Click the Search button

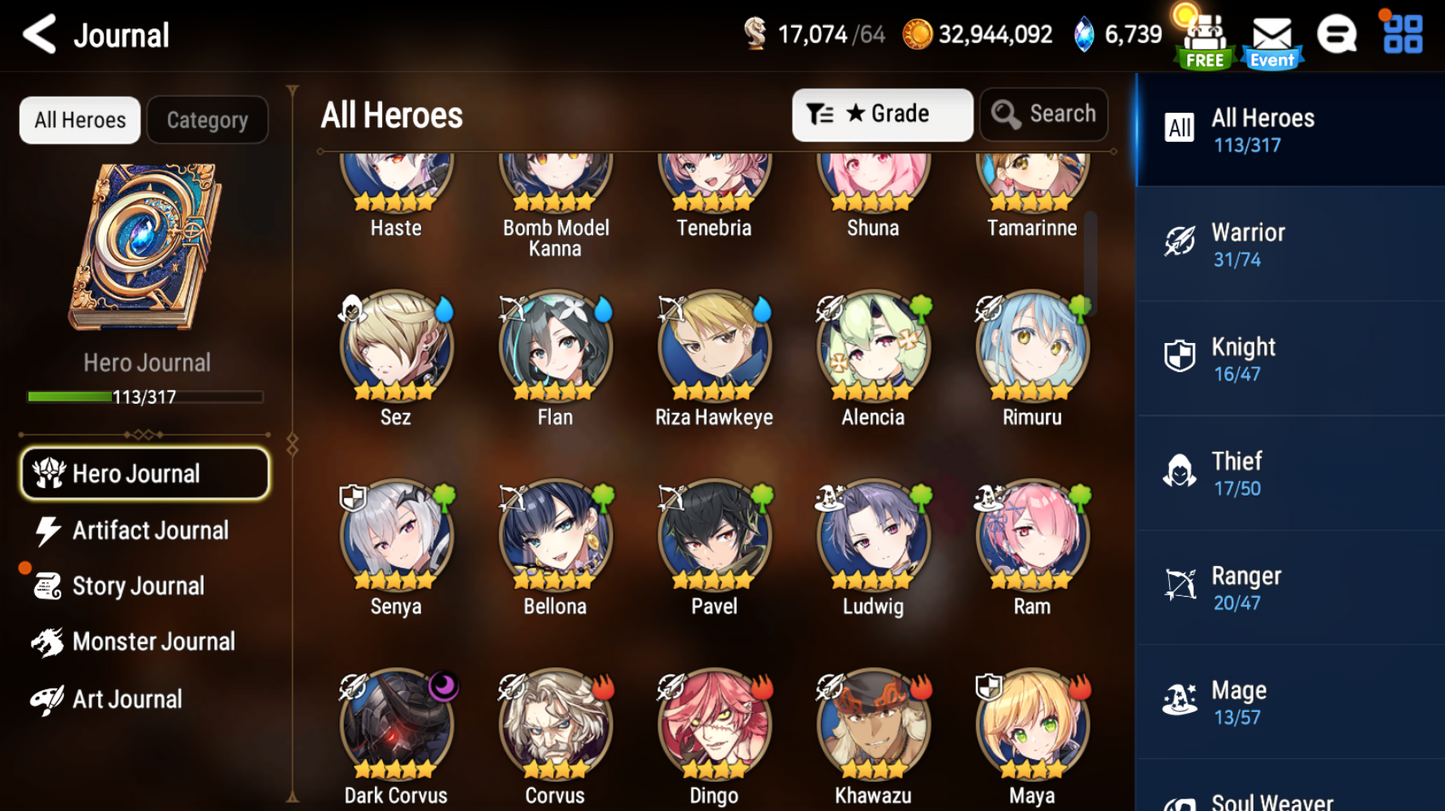click(1043, 114)
